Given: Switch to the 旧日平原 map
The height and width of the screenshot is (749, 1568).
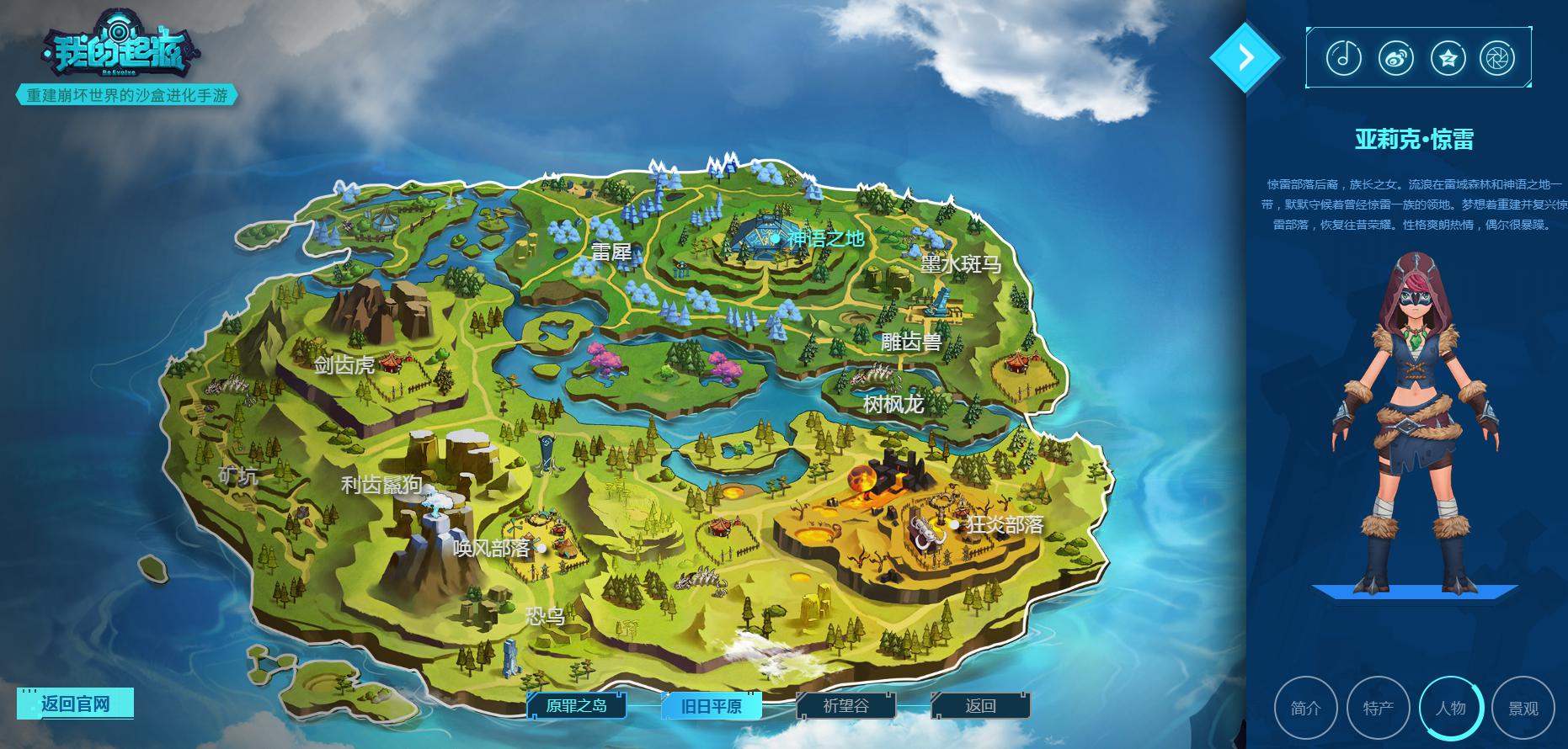Looking at the screenshot, I should tap(712, 706).
